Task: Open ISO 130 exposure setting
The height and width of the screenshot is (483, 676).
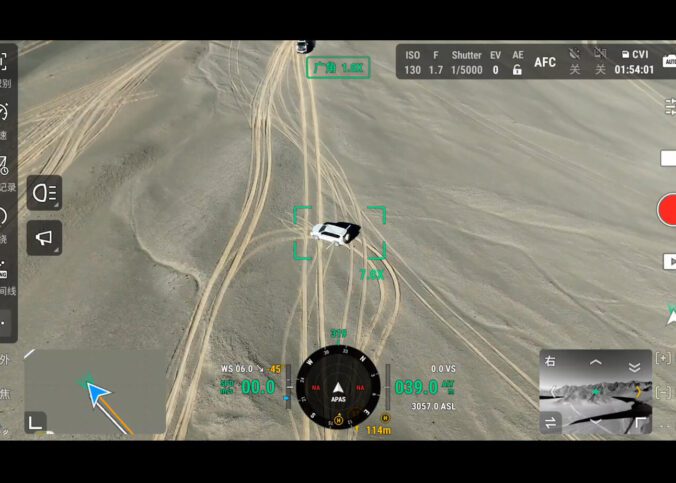Action: point(413,63)
